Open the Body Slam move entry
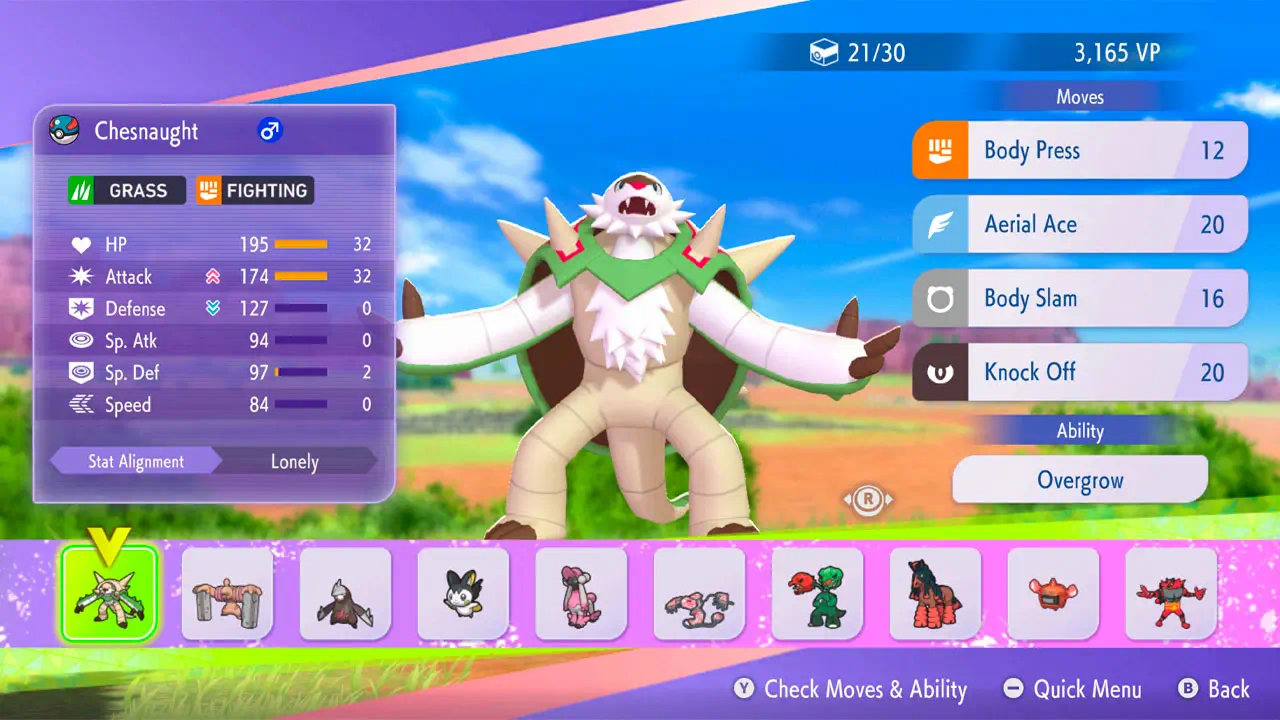The width and height of the screenshot is (1280, 720). [1080, 298]
